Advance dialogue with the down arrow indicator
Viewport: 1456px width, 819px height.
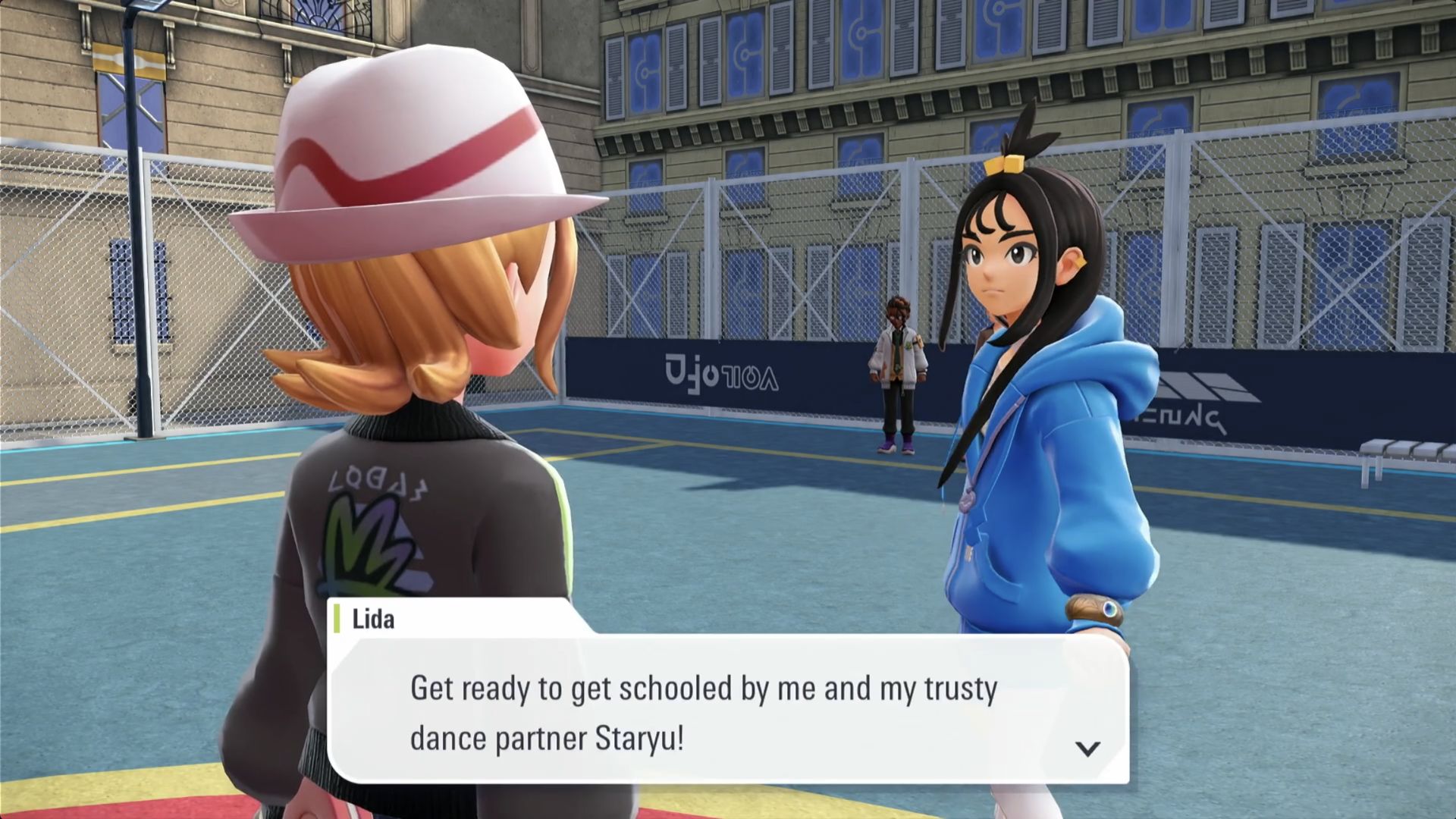(x=1087, y=748)
